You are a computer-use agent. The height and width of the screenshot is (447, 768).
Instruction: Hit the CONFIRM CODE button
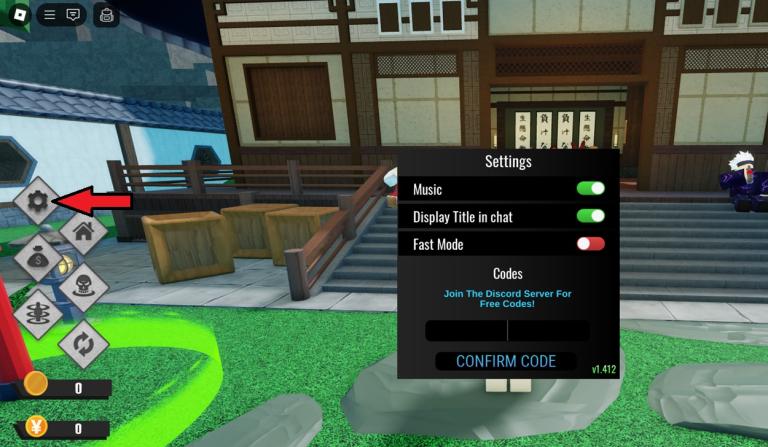coord(506,361)
